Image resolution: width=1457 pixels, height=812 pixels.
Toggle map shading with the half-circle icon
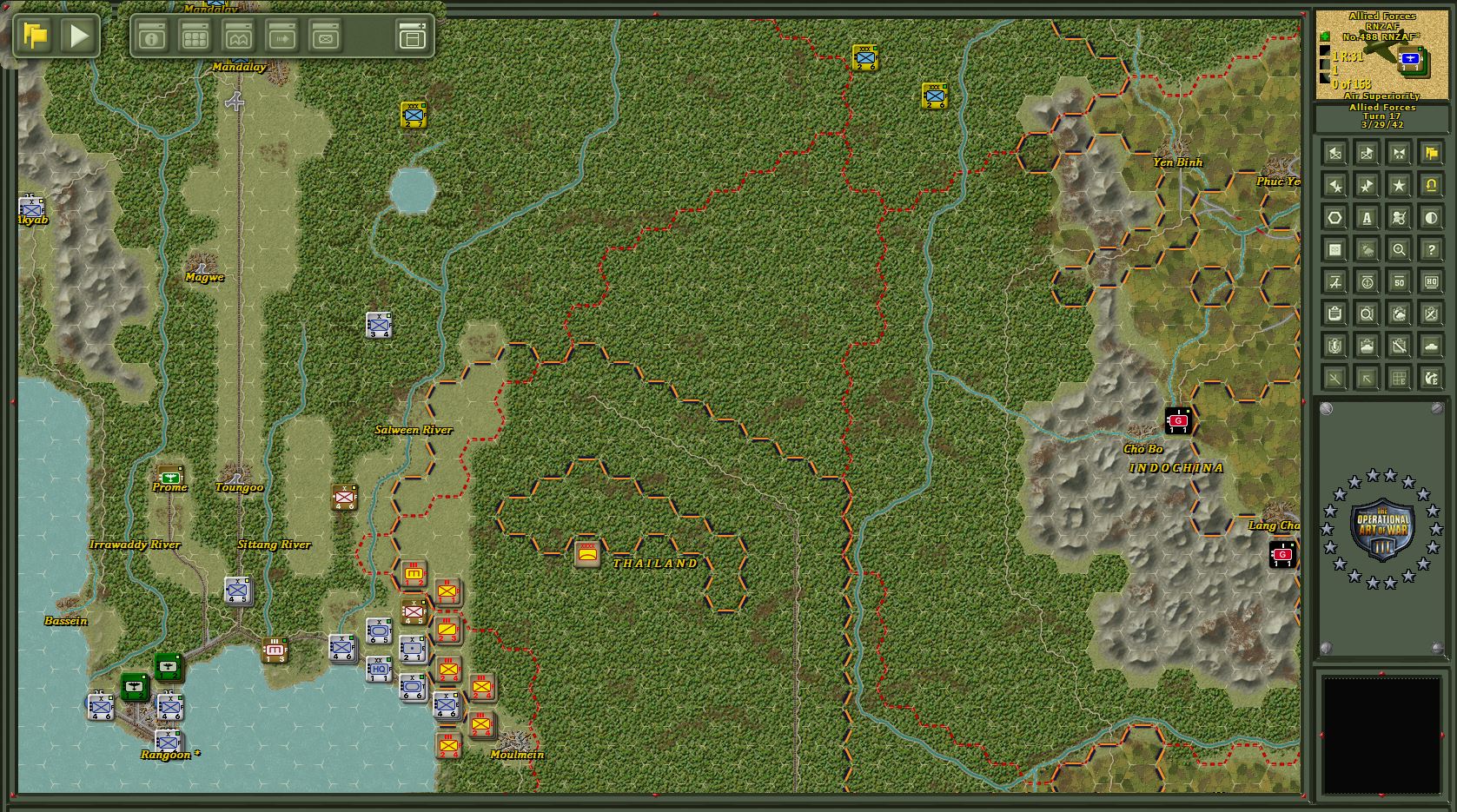[x=1432, y=217]
